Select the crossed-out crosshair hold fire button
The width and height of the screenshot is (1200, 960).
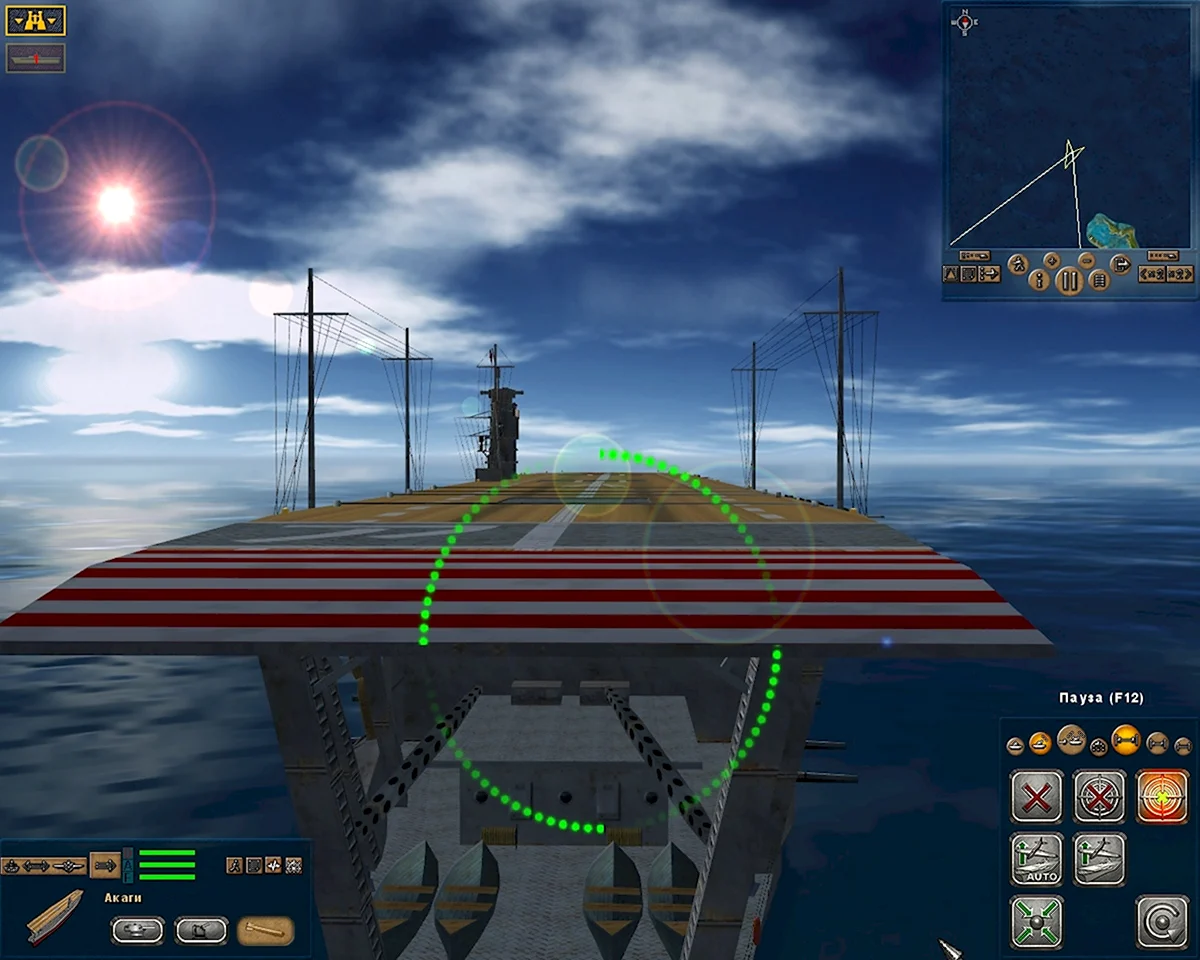click(1099, 796)
